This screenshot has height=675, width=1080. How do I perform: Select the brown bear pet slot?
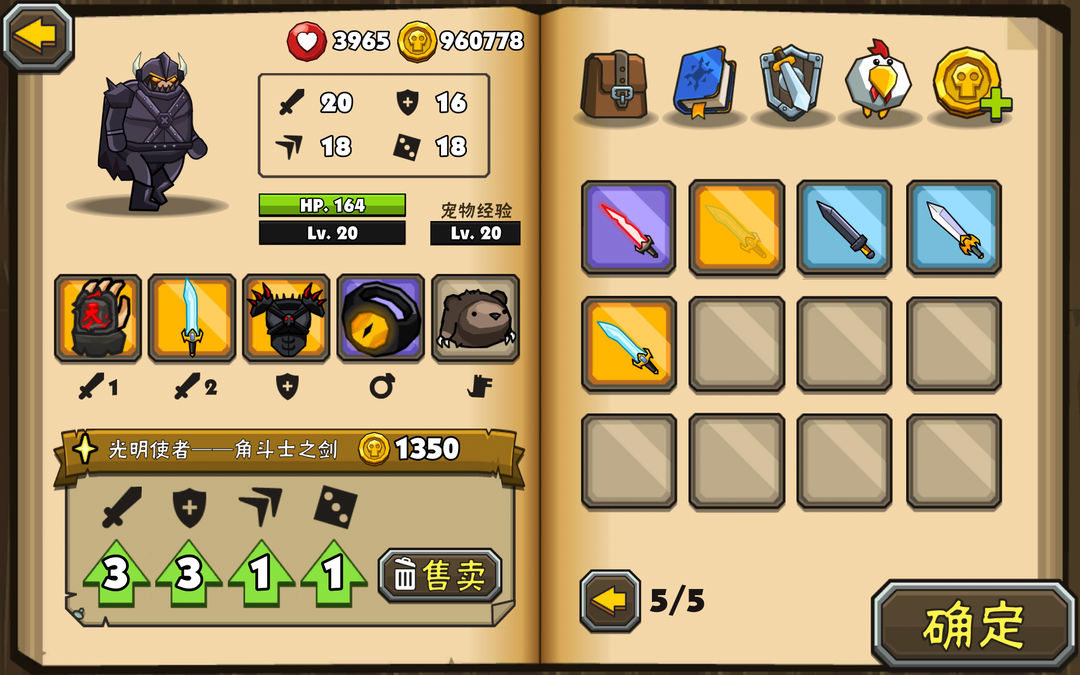475,318
